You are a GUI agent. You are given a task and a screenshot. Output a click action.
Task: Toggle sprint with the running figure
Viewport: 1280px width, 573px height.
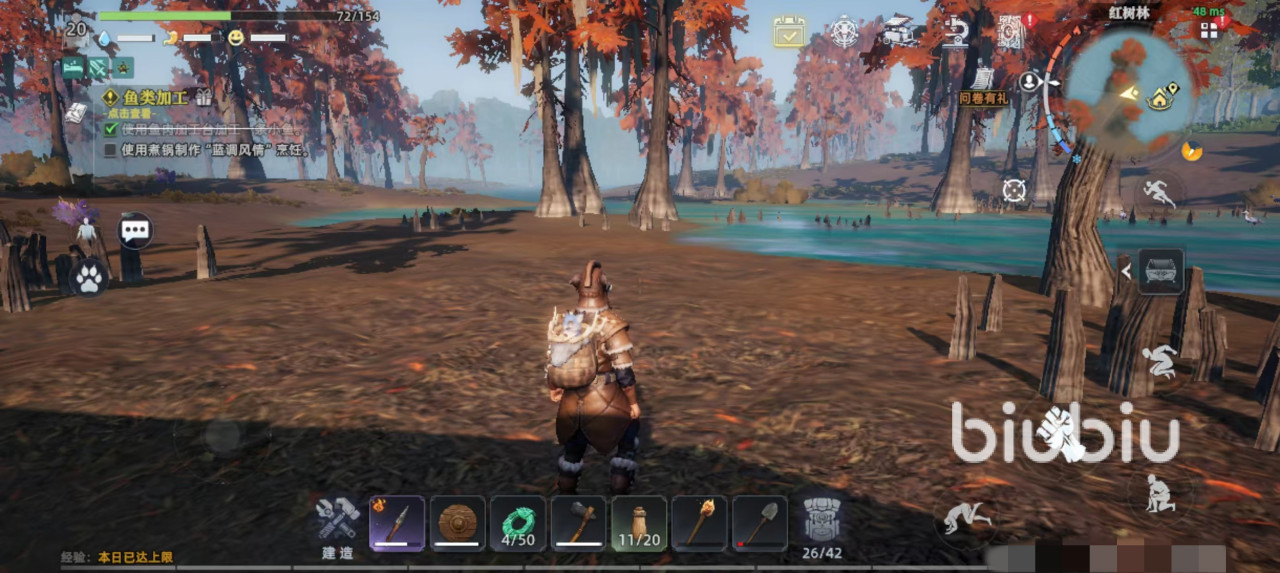pyautogui.click(x=1160, y=192)
